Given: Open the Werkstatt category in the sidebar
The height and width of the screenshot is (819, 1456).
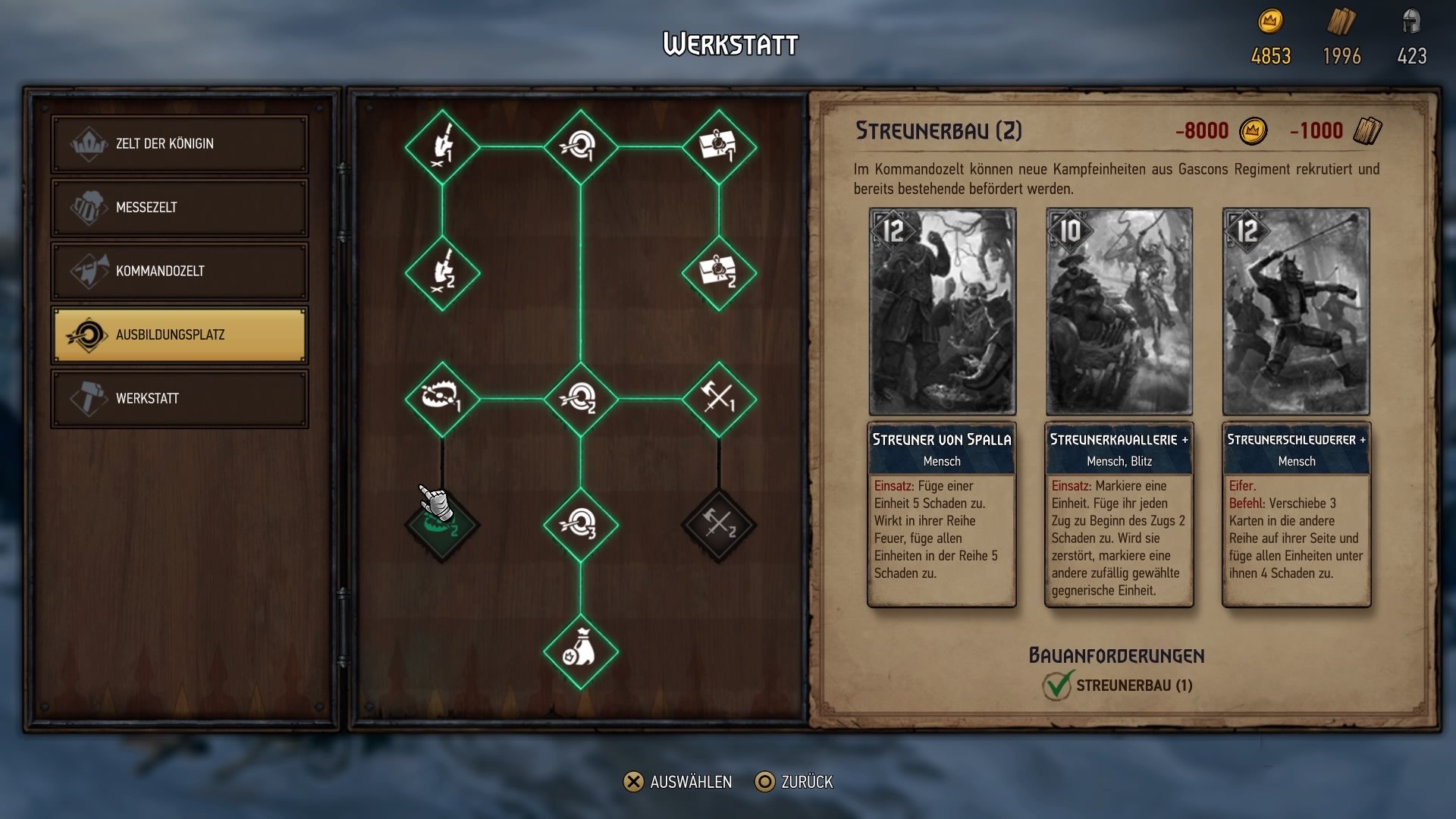Looking at the screenshot, I should point(179,397).
